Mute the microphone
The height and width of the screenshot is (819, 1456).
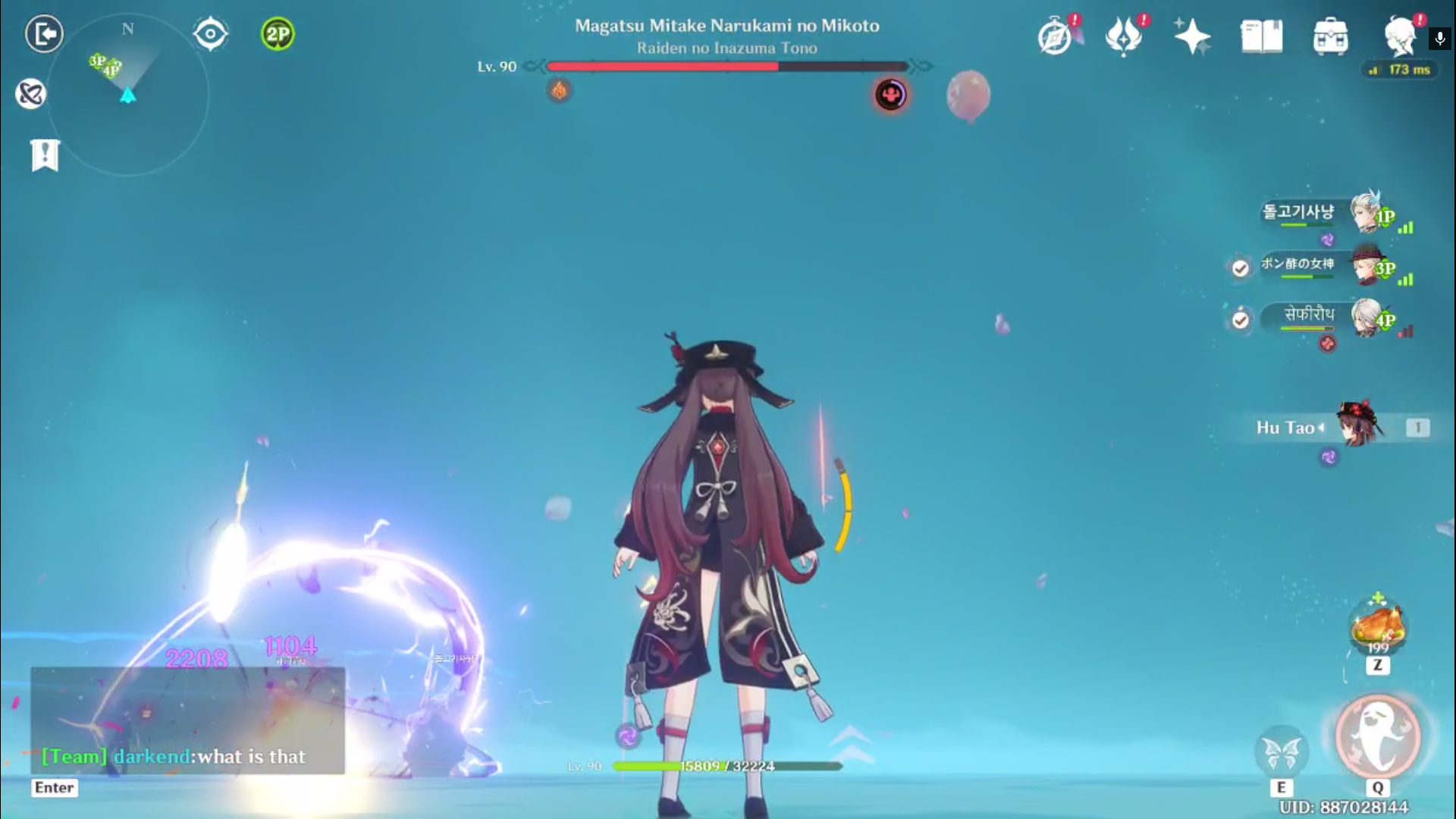click(x=1439, y=39)
